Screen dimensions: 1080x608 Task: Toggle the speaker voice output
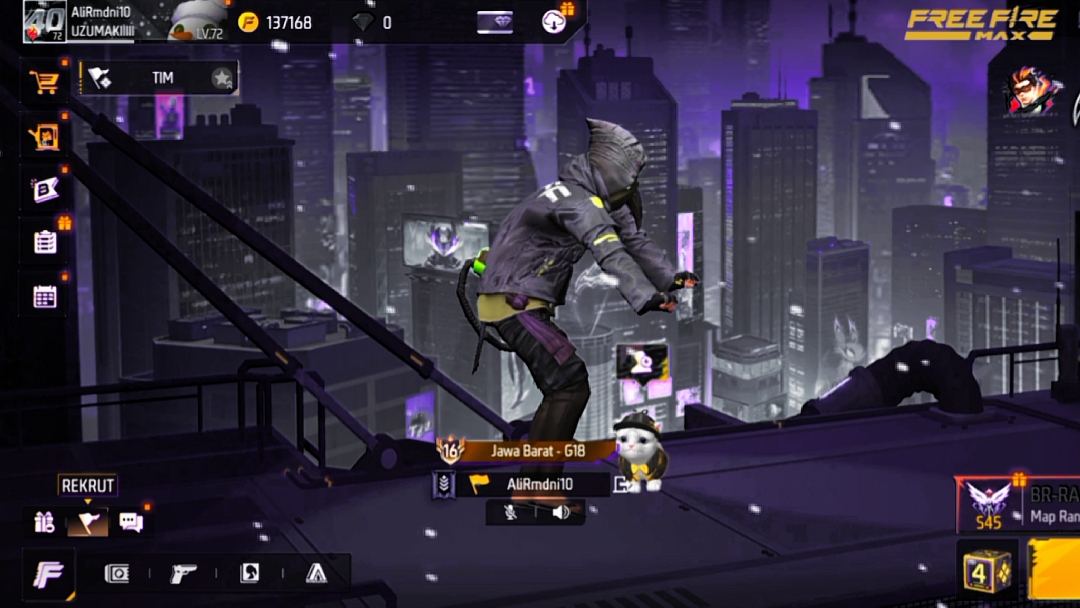(560, 512)
